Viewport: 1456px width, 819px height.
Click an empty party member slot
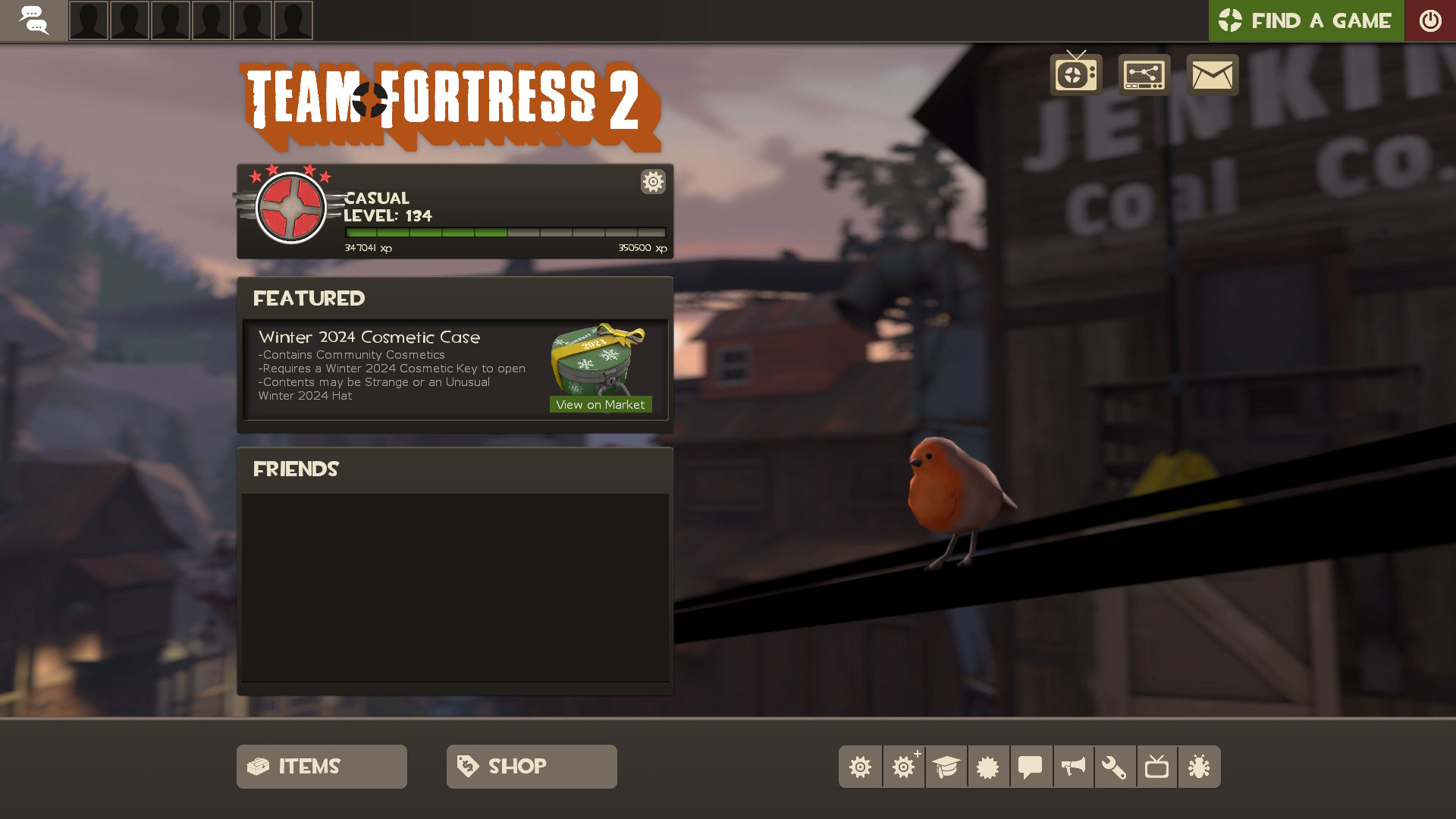tap(89, 20)
